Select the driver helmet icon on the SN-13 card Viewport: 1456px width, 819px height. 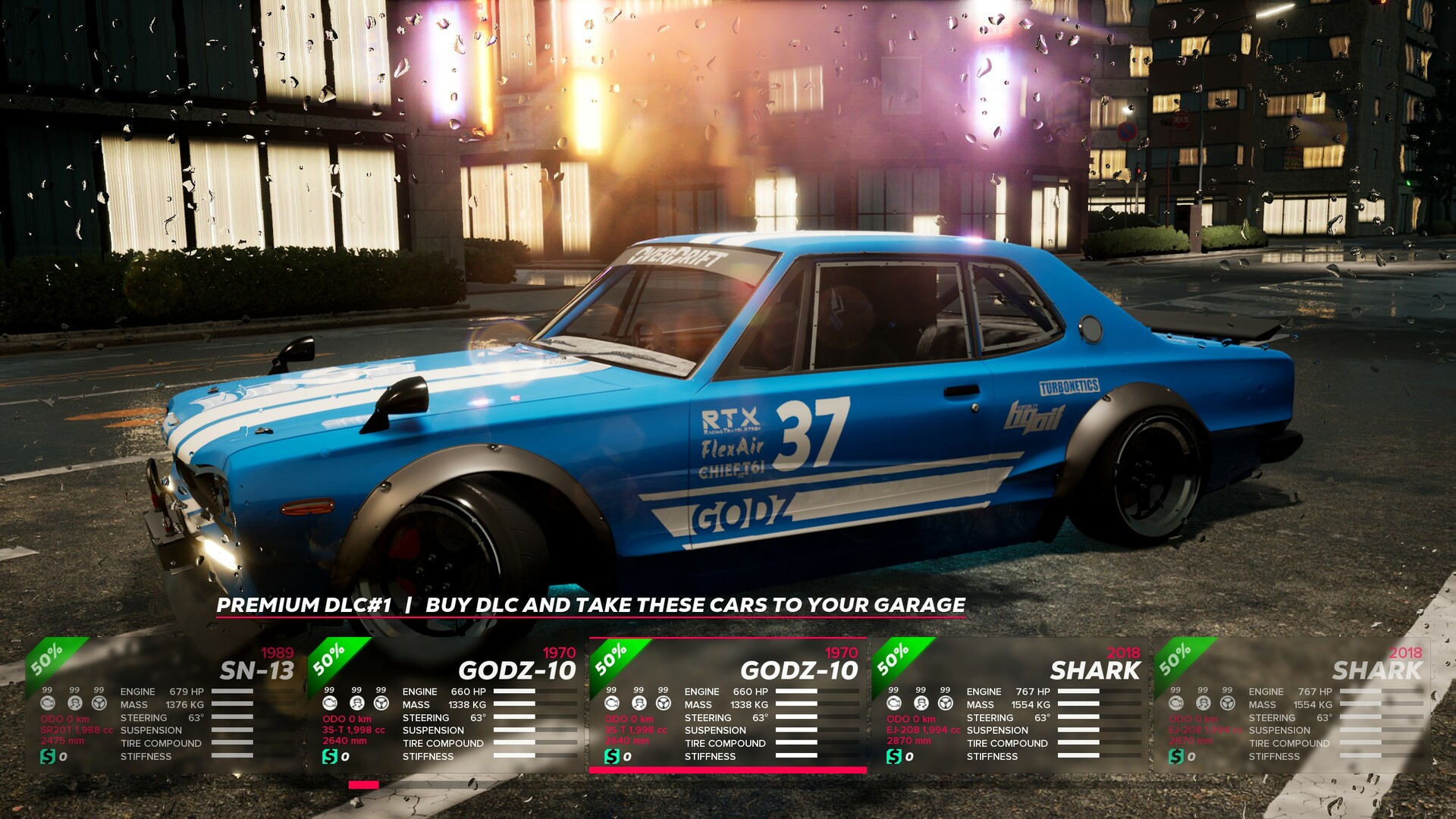tap(74, 704)
